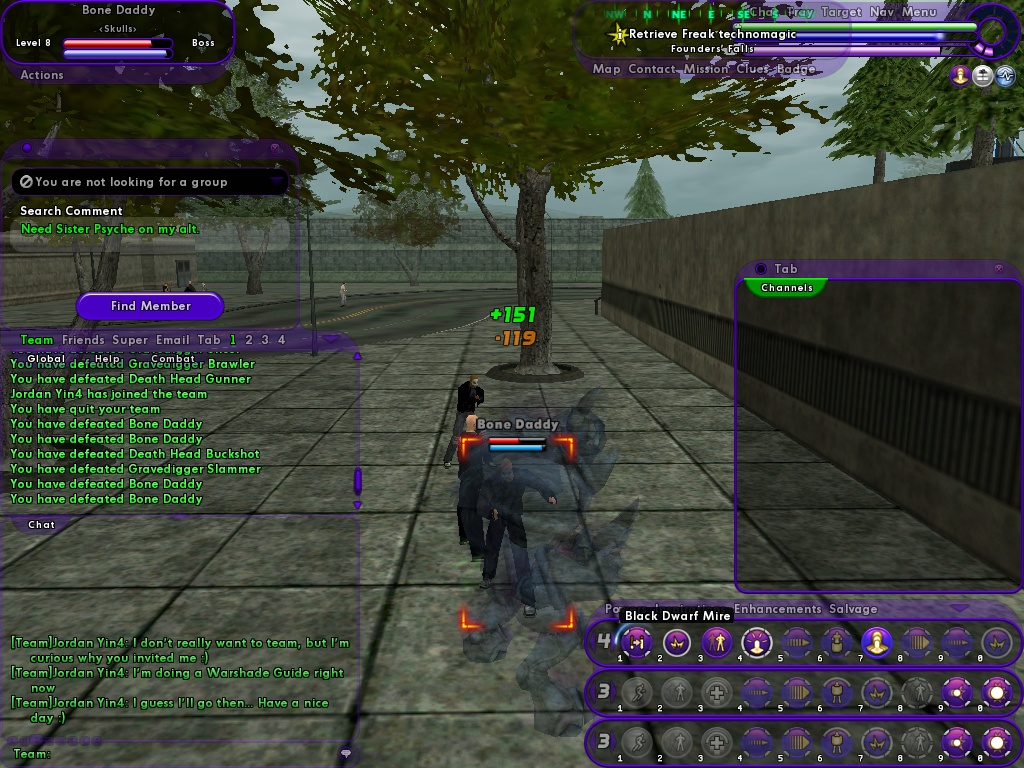Screen dimensions: 1024x768
Task: Open the Email tab
Action: coord(172,340)
